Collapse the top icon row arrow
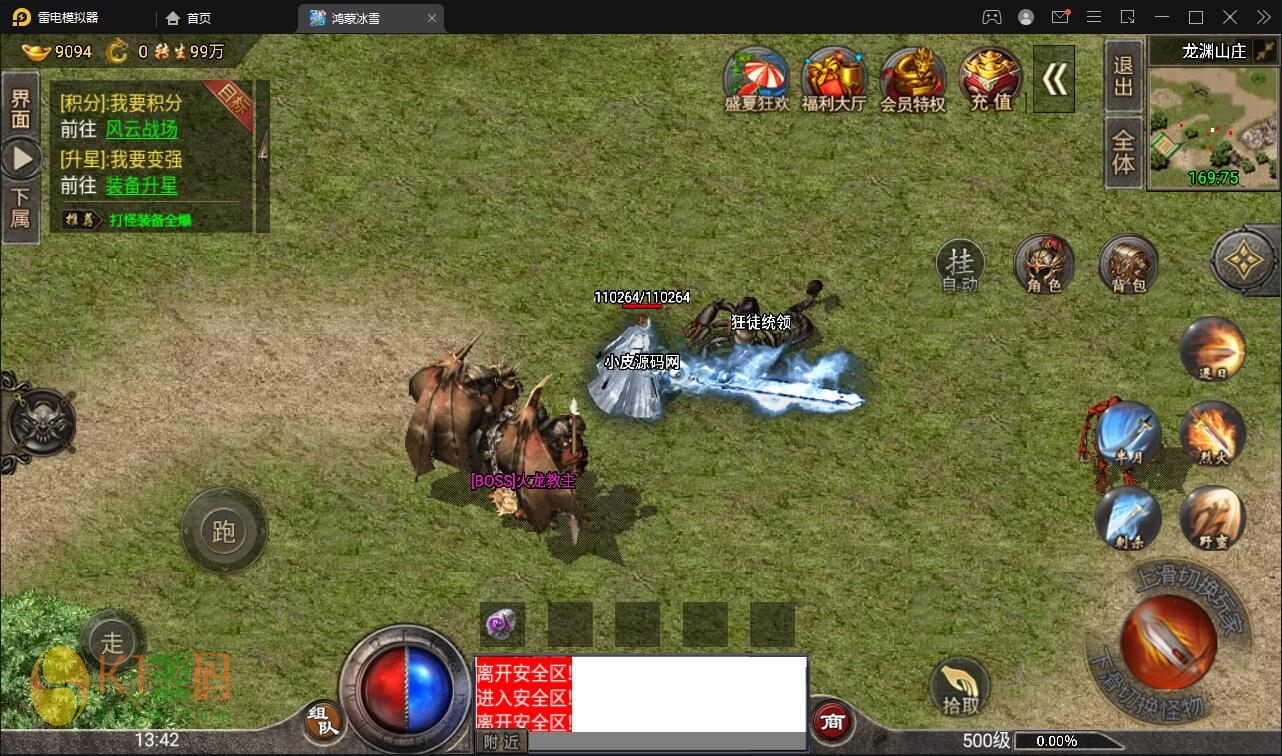1282x756 pixels. pos(1054,79)
